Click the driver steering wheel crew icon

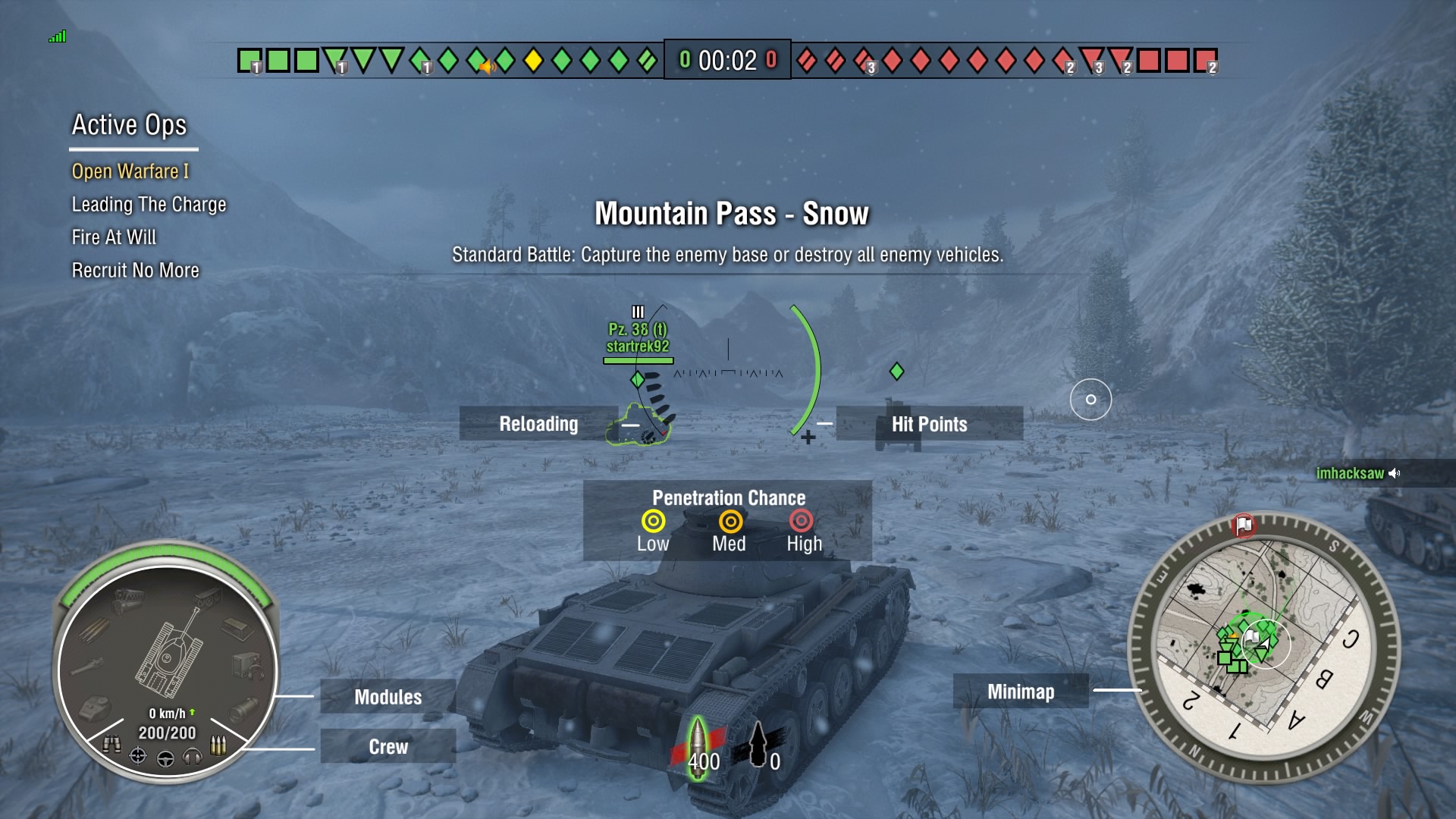(x=165, y=758)
